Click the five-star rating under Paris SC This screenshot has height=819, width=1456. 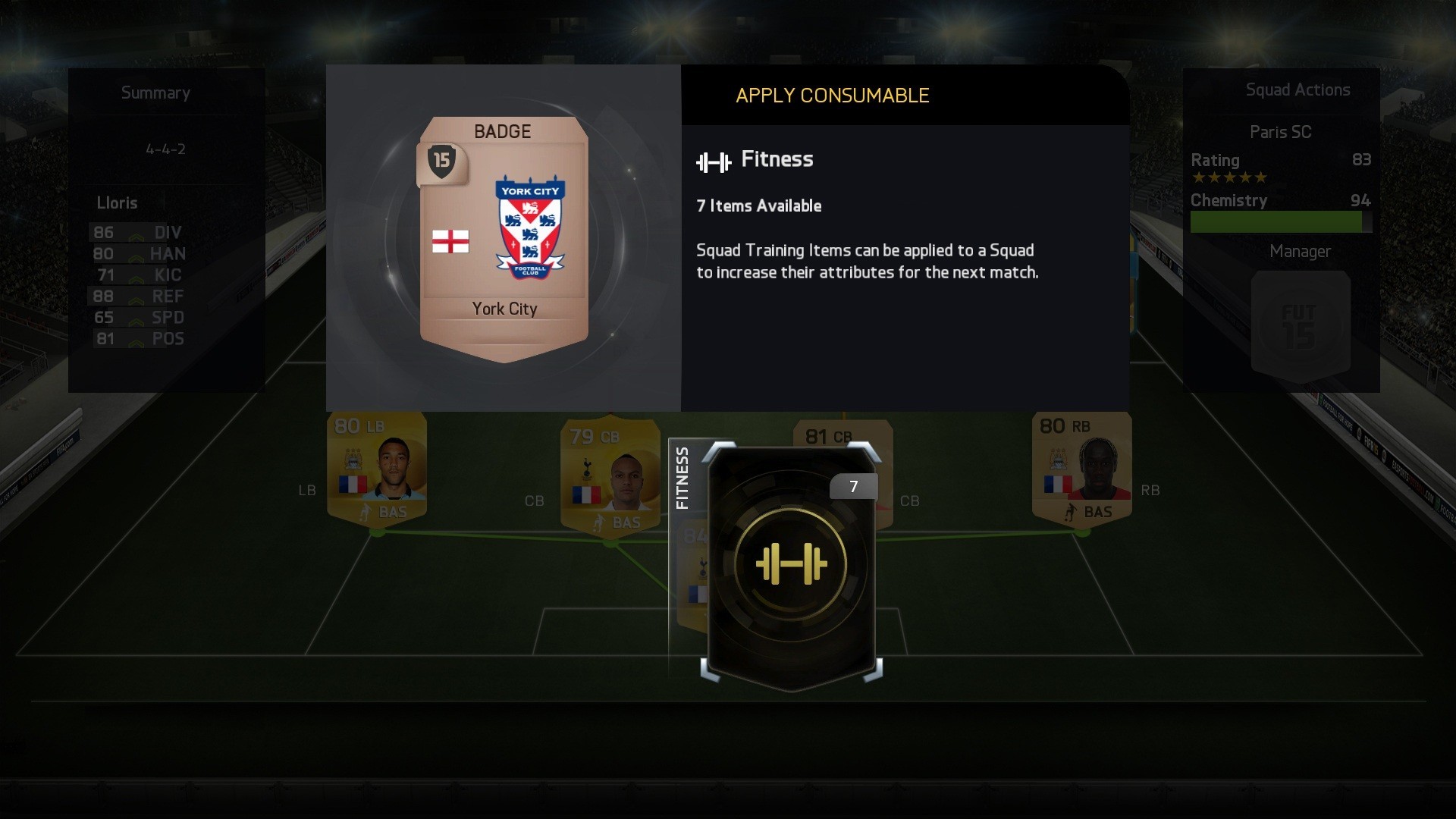[1231, 177]
